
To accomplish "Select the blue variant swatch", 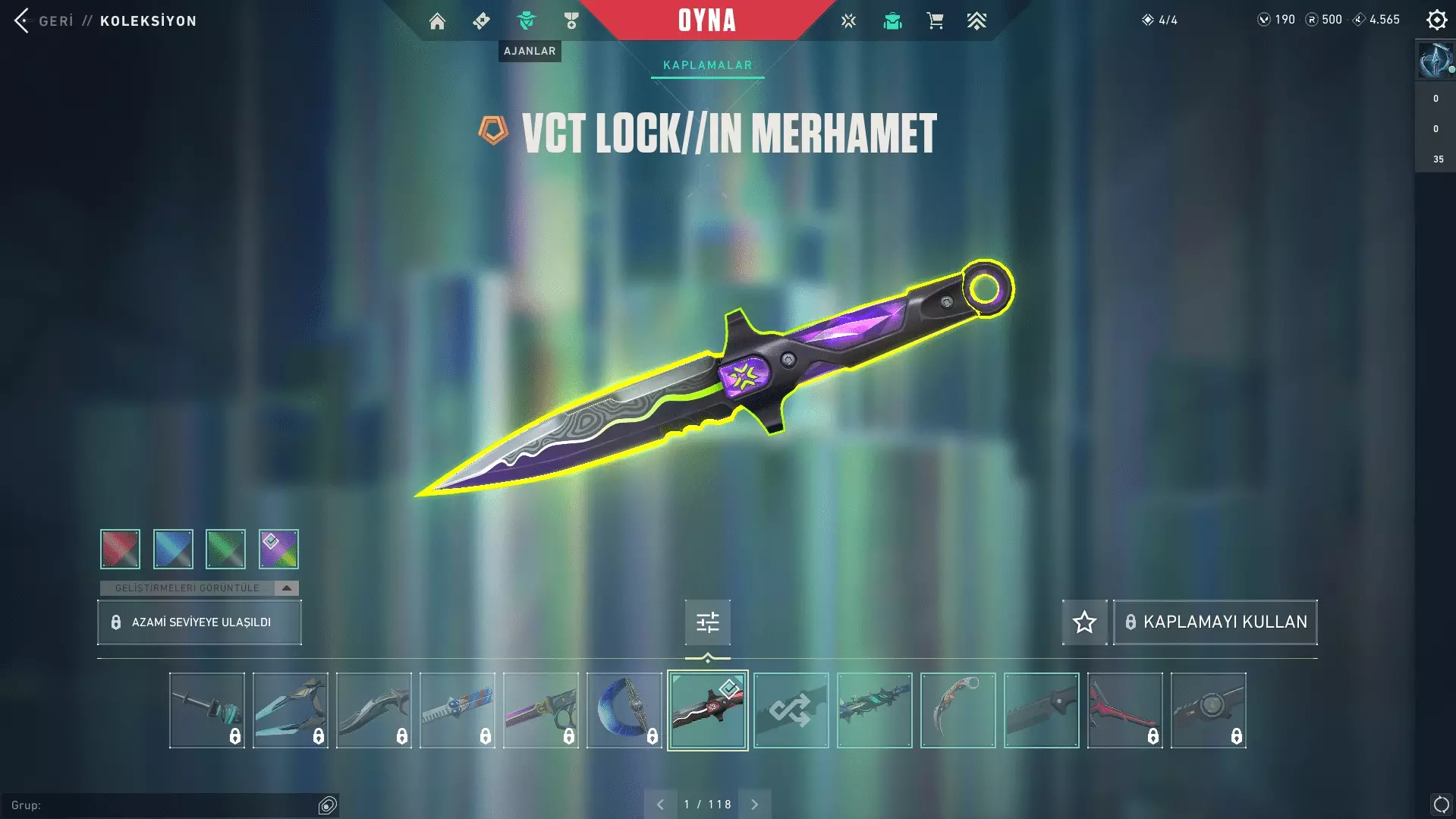I will click(x=173, y=549).
